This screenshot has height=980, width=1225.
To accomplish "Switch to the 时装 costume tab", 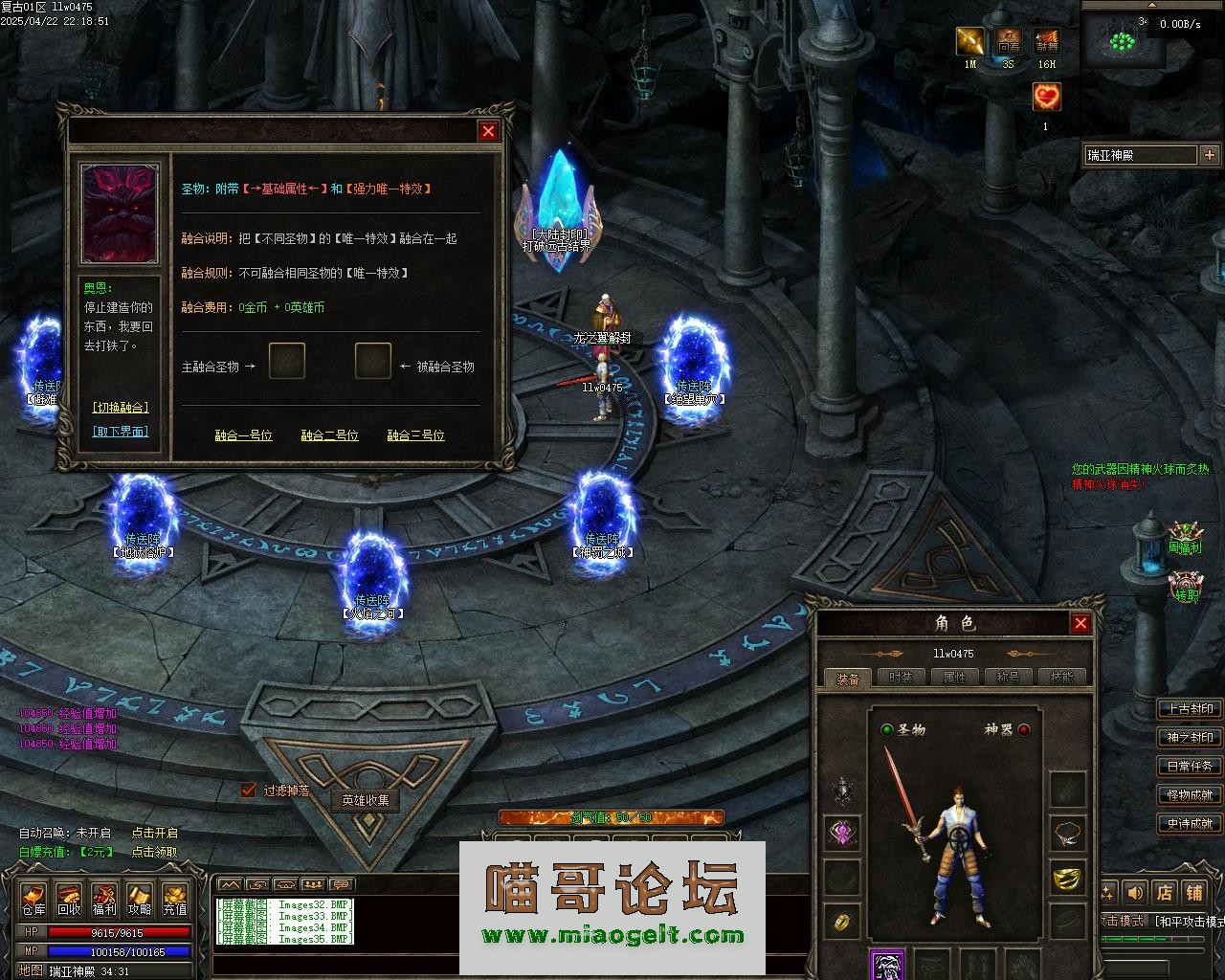I will click(901, 678).
